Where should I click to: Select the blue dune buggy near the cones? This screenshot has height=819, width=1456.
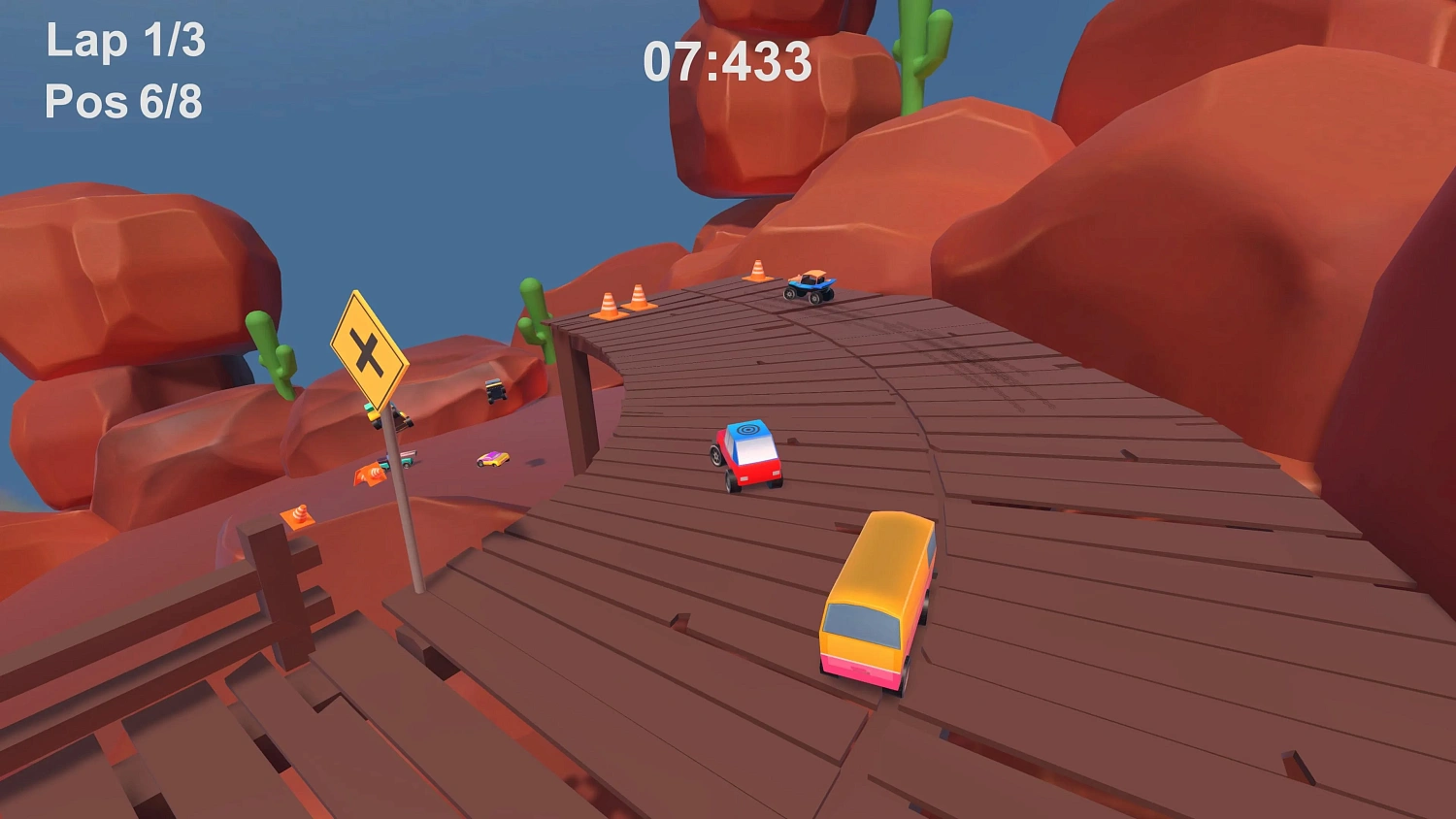pos(810,288)
